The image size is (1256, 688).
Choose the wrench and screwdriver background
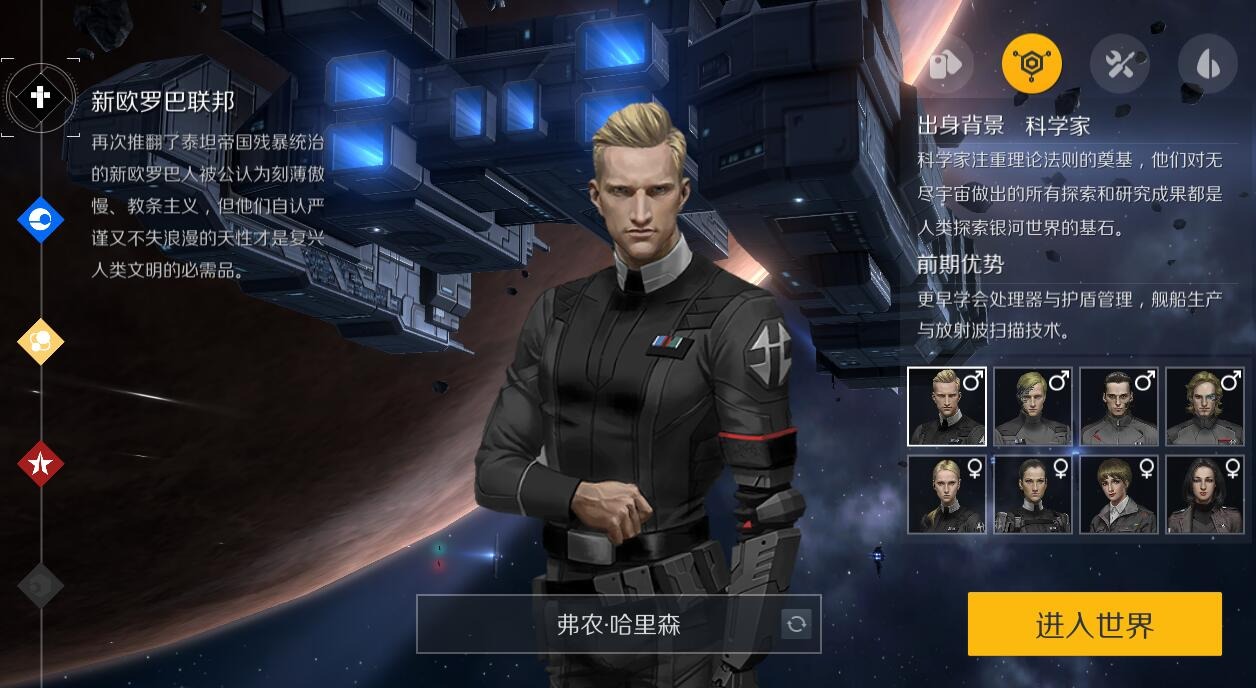click(x=1119, y=65)
